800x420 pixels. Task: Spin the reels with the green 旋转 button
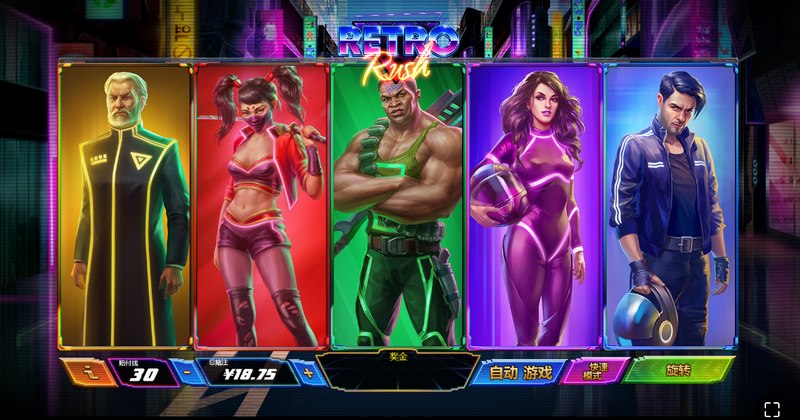point(678,370)
